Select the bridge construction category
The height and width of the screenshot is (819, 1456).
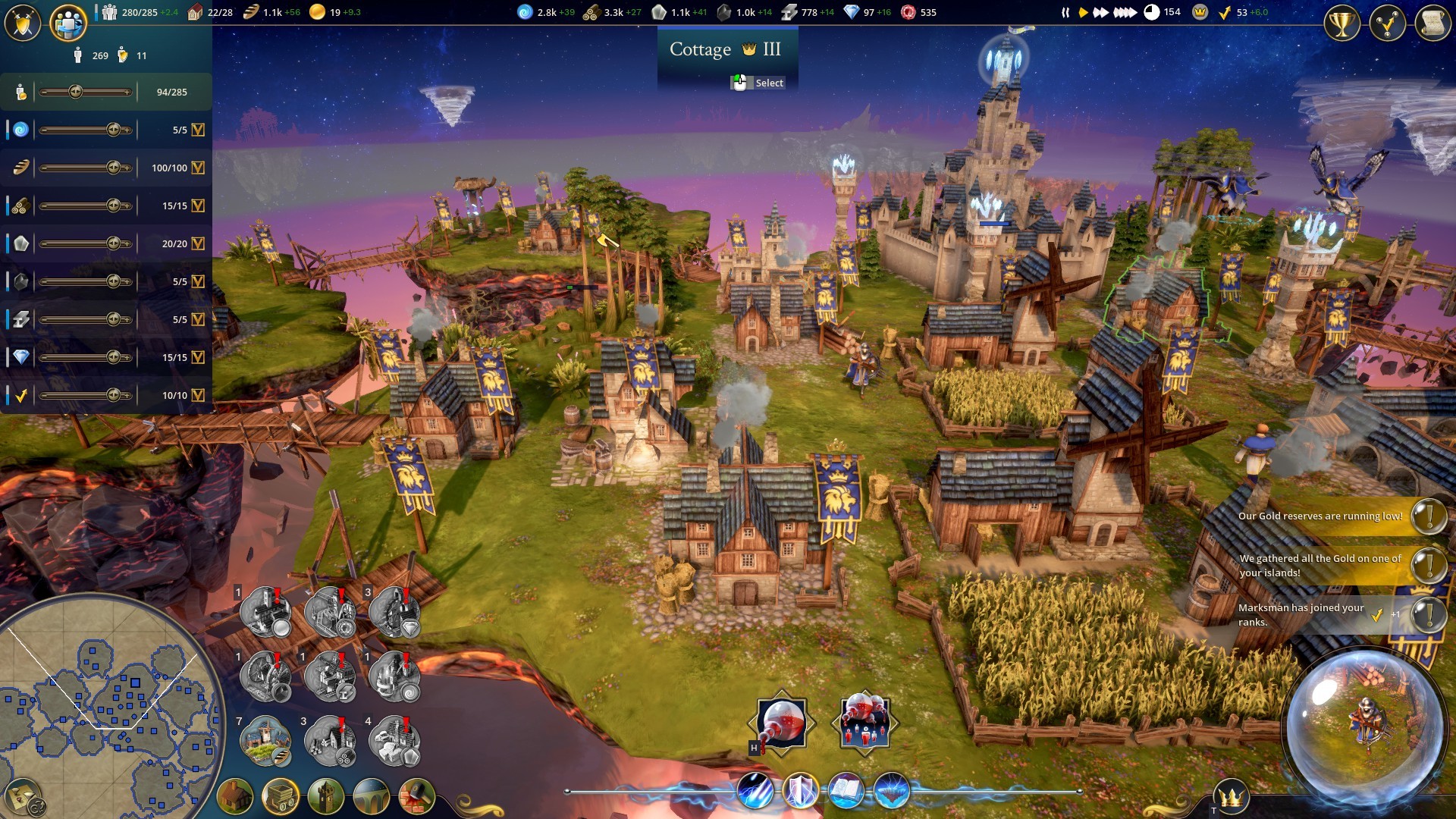pyautogui.click(x=372, y=796)
